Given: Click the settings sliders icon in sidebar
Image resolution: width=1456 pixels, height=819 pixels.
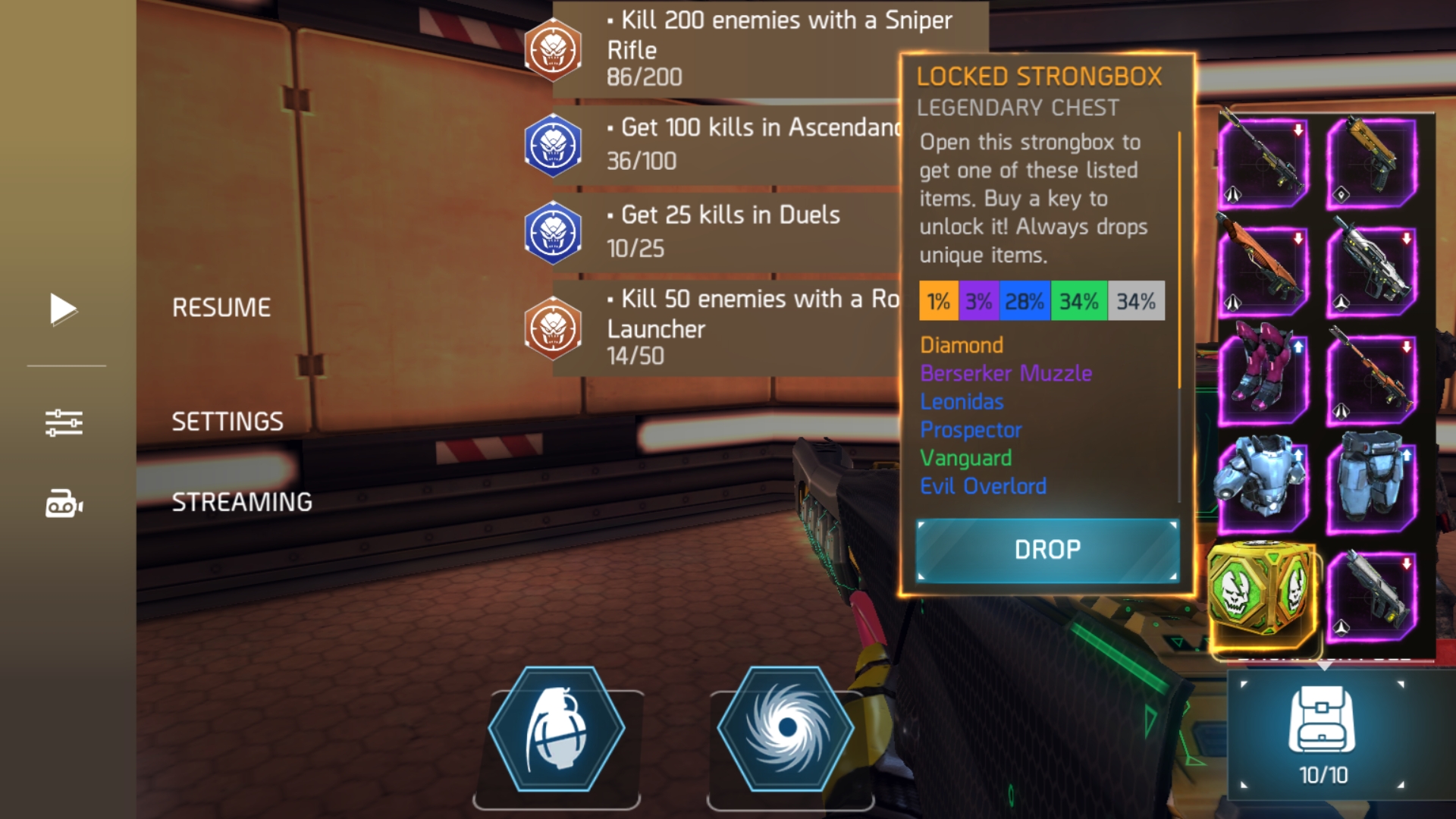Looking at the screenshot, I should [x=64, y=422].
